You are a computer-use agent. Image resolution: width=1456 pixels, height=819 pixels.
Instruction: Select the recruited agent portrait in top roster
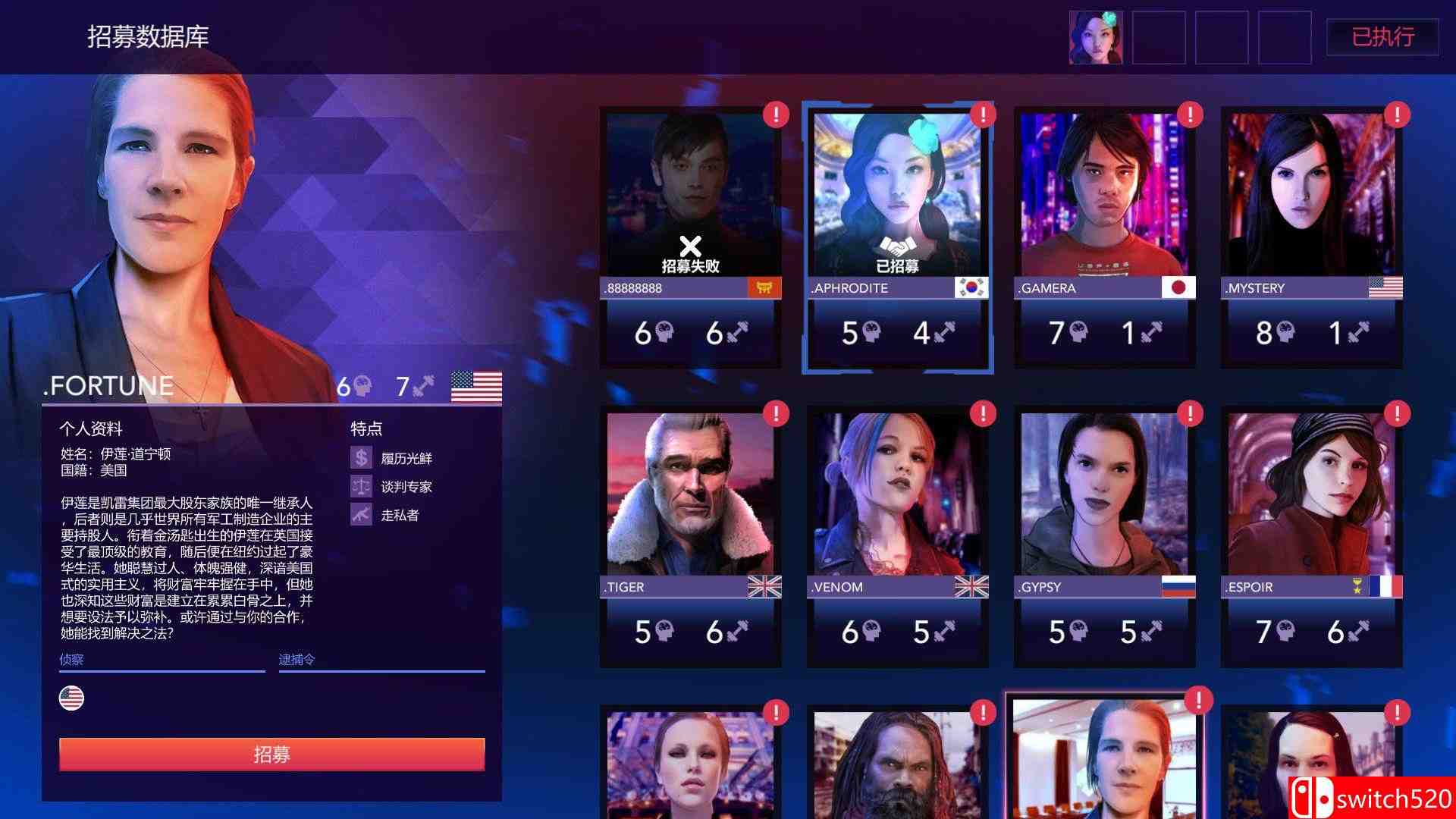[x=1095, y=37]
